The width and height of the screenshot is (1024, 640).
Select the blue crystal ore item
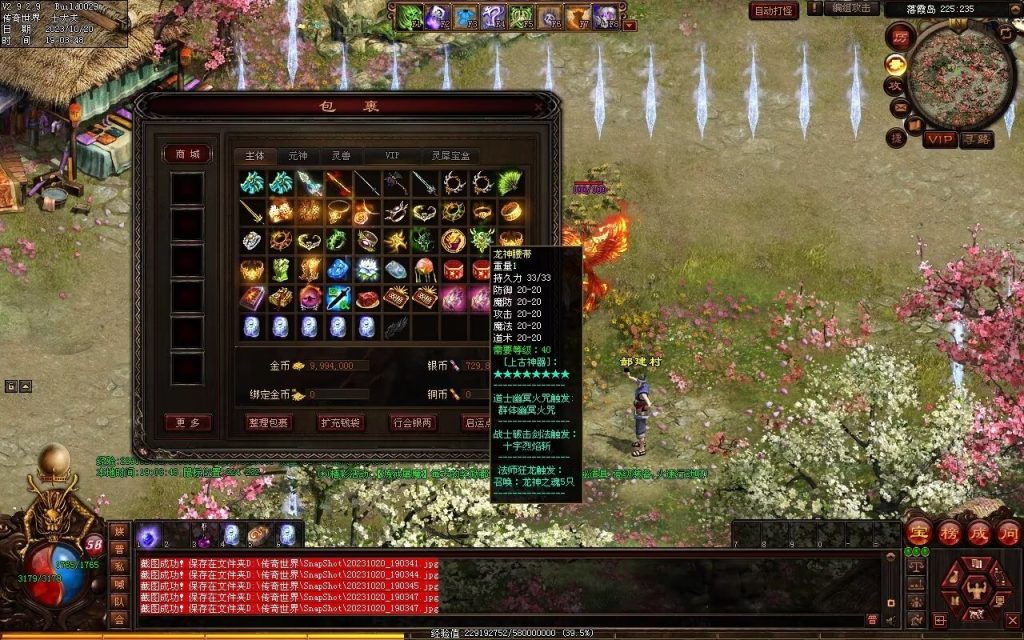click(x=338, y=270)
